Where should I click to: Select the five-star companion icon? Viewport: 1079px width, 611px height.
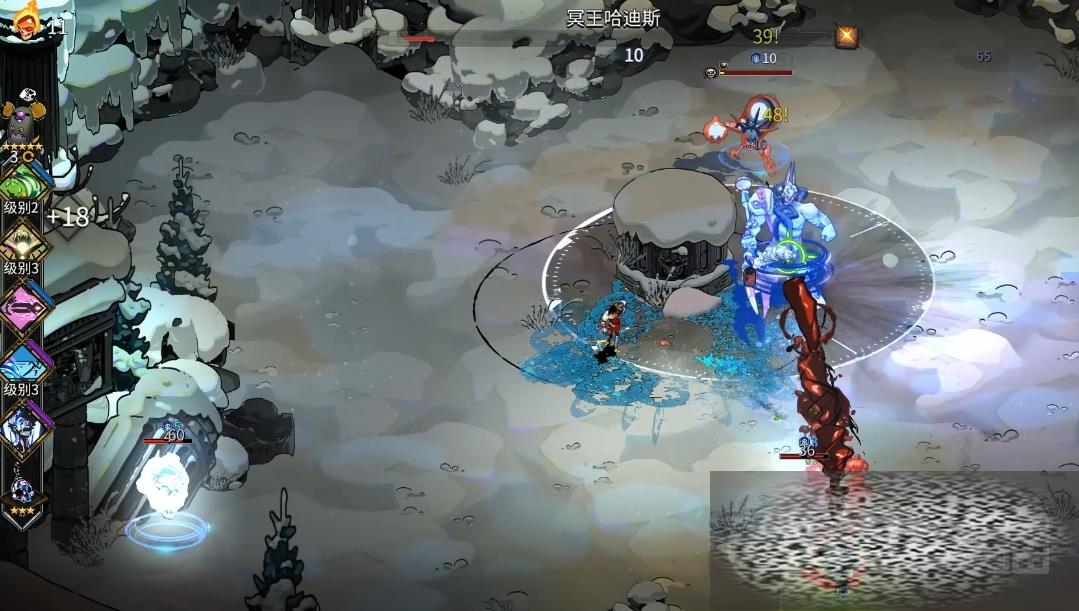pyautogui.click(x=24, y=125)
